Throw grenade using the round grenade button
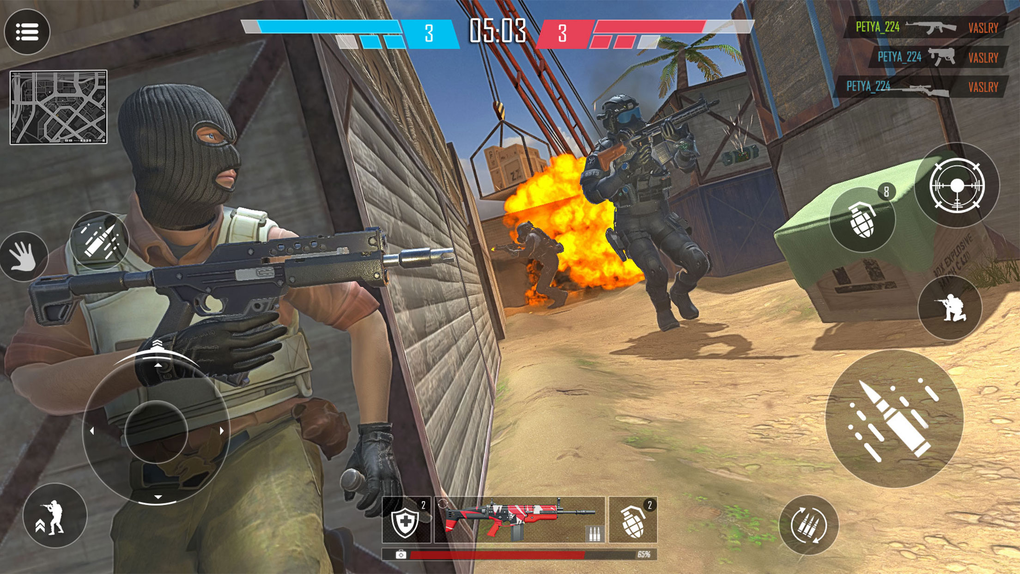Image resolution: width=1020 pixels, height=574 pixels. [x=862, y=219]
